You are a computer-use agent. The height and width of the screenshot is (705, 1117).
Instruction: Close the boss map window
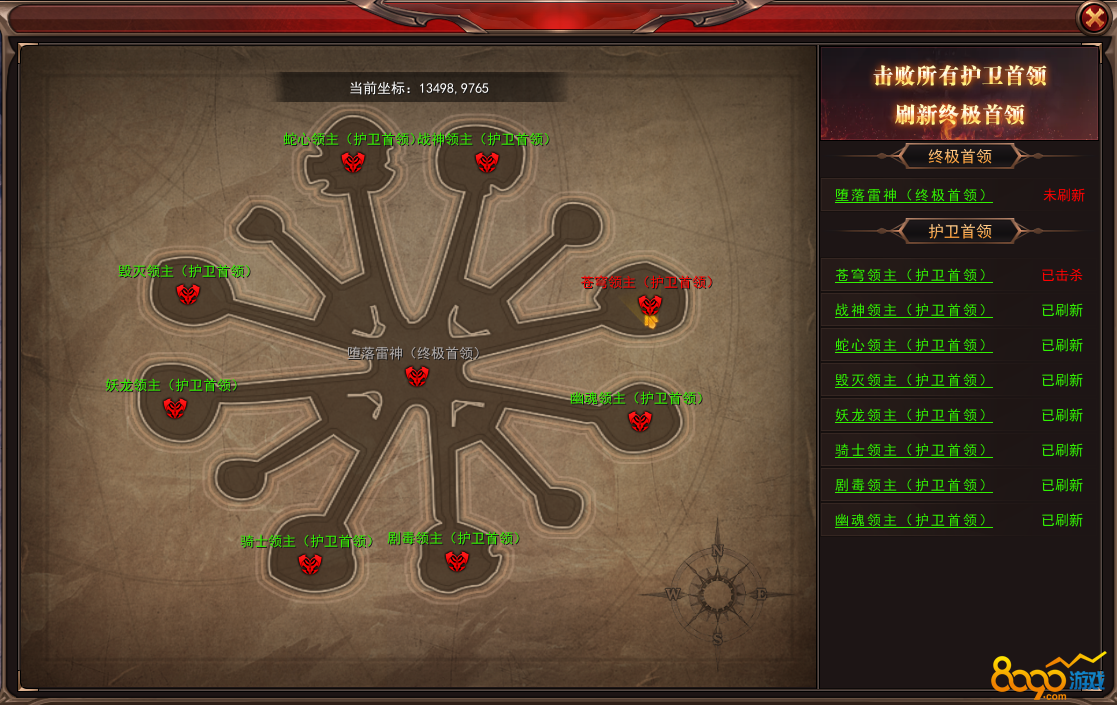(x=1092, y=18)
